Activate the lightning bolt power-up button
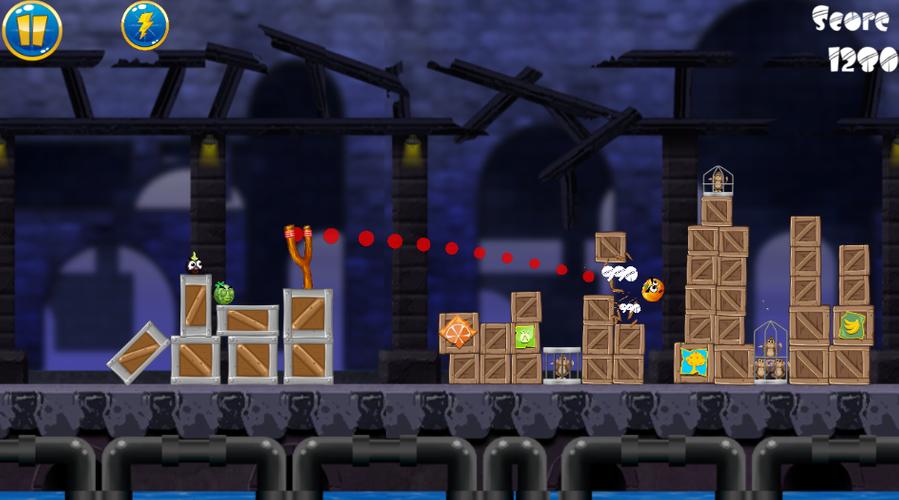 pyautogui.click(x=145, y=25)
